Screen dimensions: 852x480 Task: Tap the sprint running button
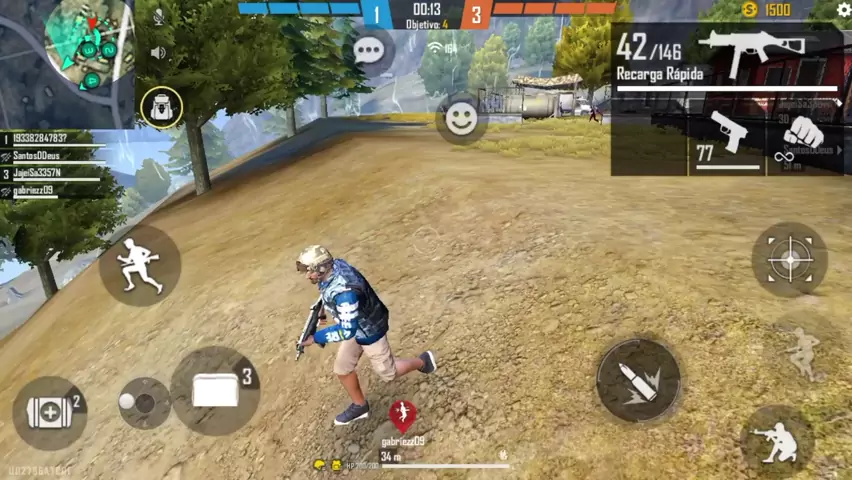point(139,265)
